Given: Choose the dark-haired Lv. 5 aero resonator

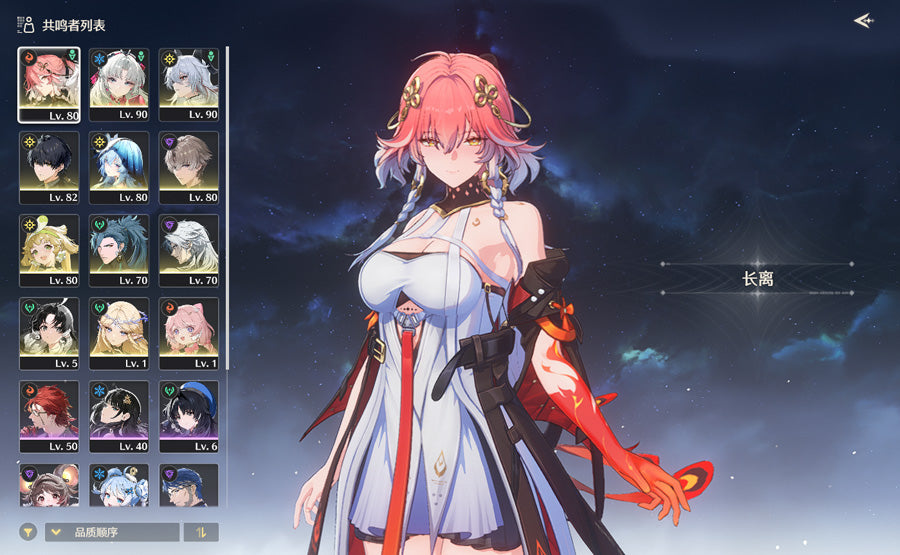Looking at the screenshot, I should [x=49, y=333].
